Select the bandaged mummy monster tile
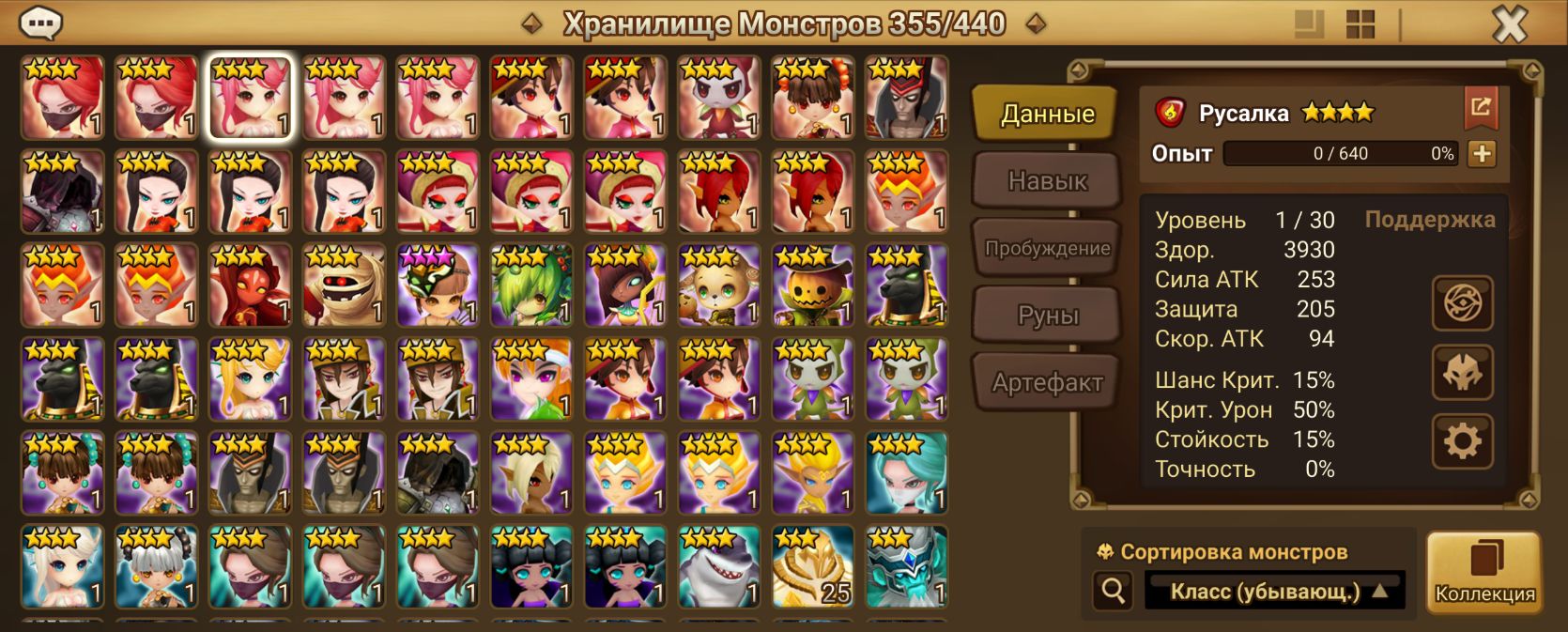1568x632 pixels. click(344, 285)
